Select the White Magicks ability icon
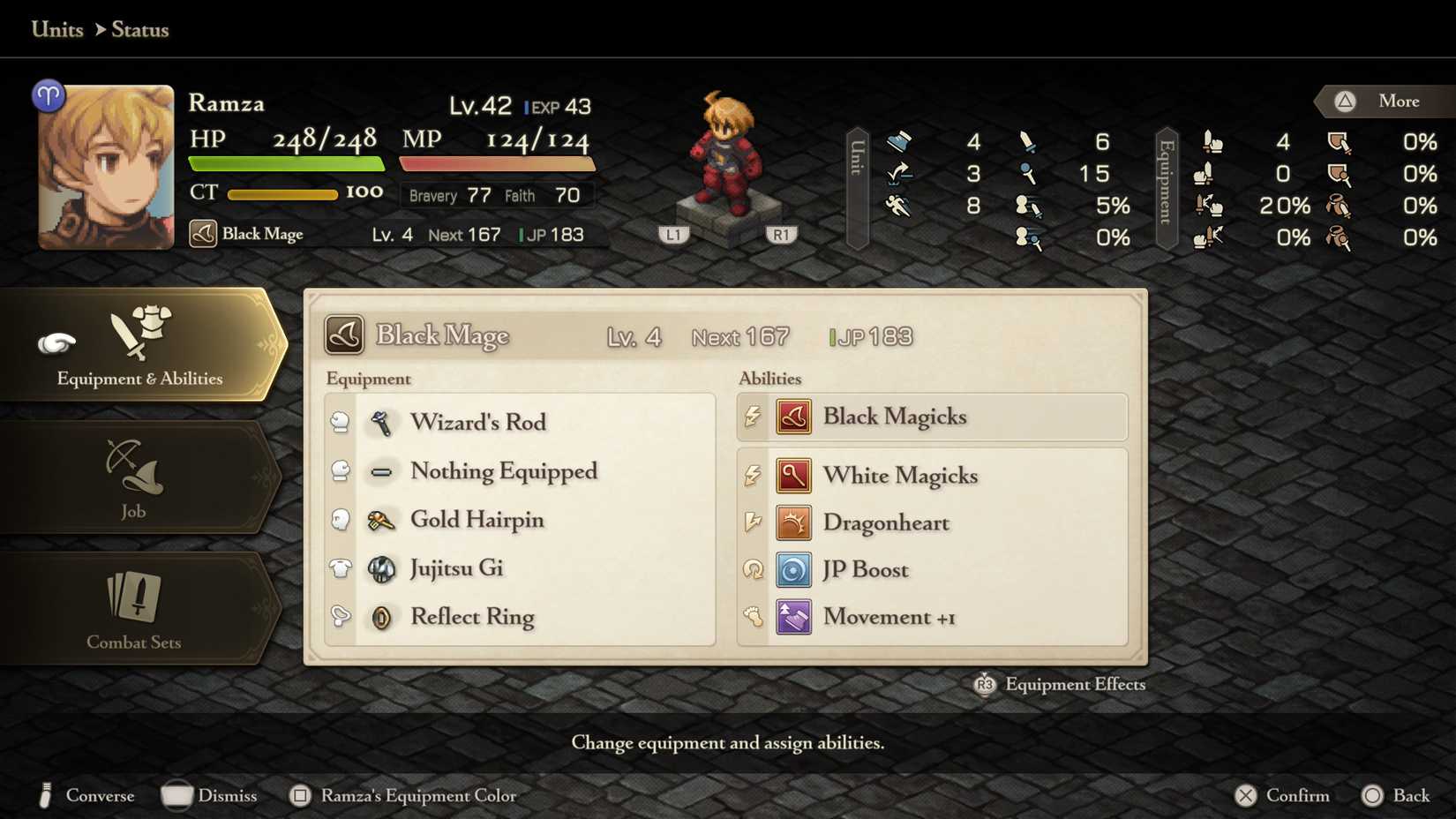Image resolution: width=1456 pixels, height=819 pixels. (x=793, y=475)
